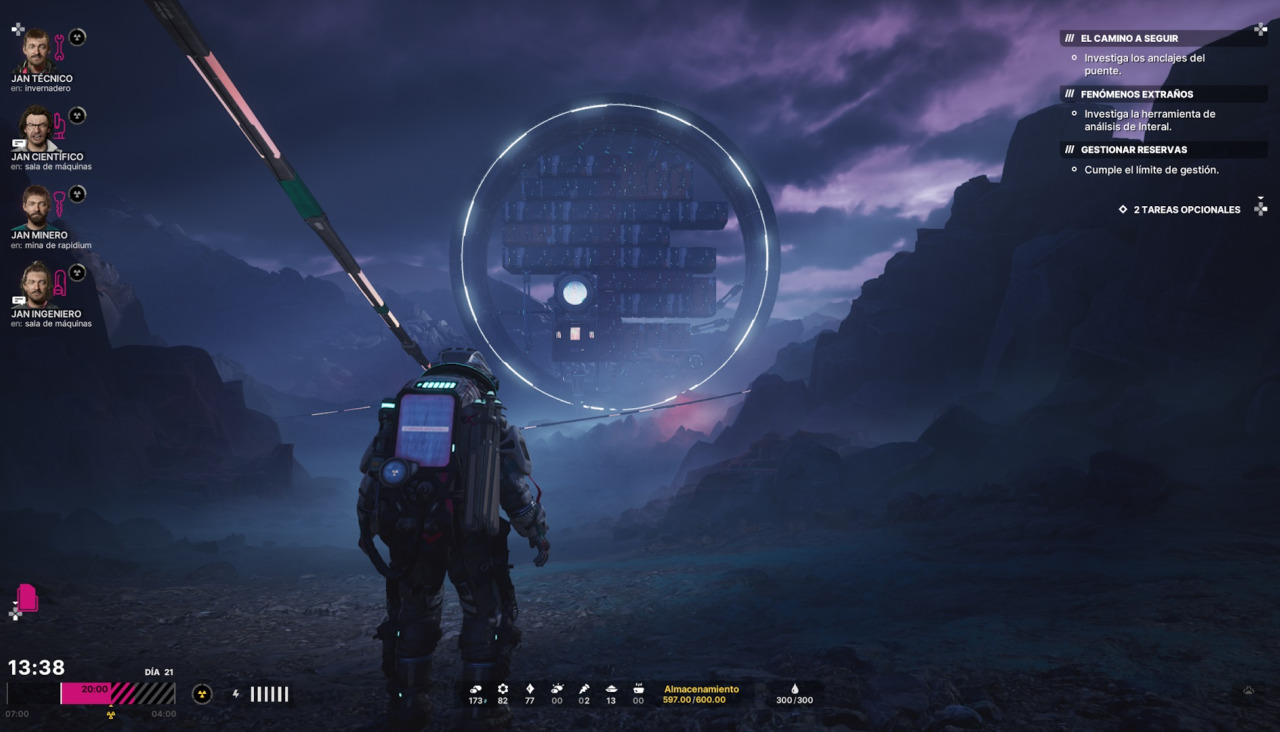Select Jan Técnico's portrait

pyautogui.click(x=37, y=51)
